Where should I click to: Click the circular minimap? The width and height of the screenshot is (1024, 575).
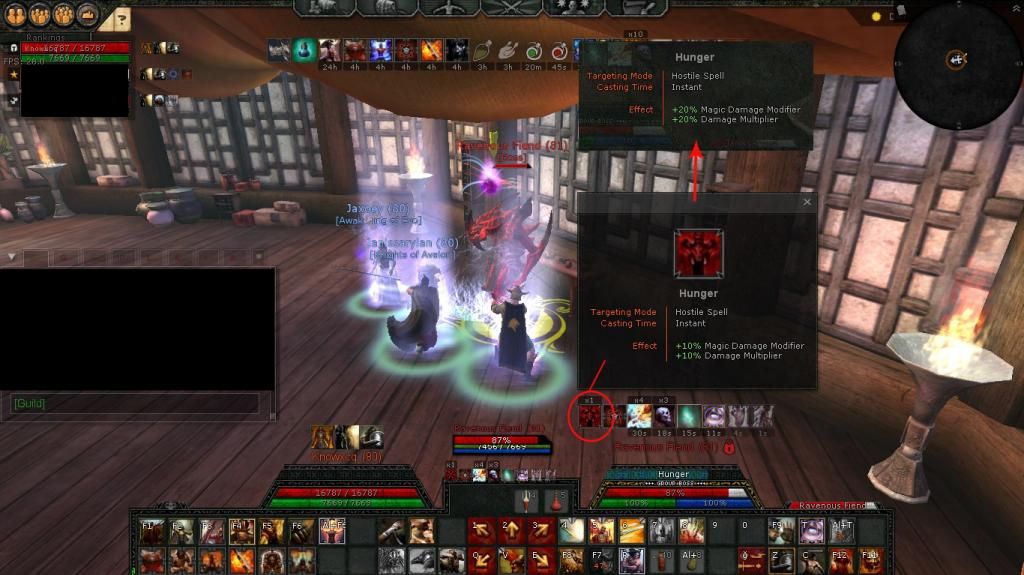tap(957, 60)
